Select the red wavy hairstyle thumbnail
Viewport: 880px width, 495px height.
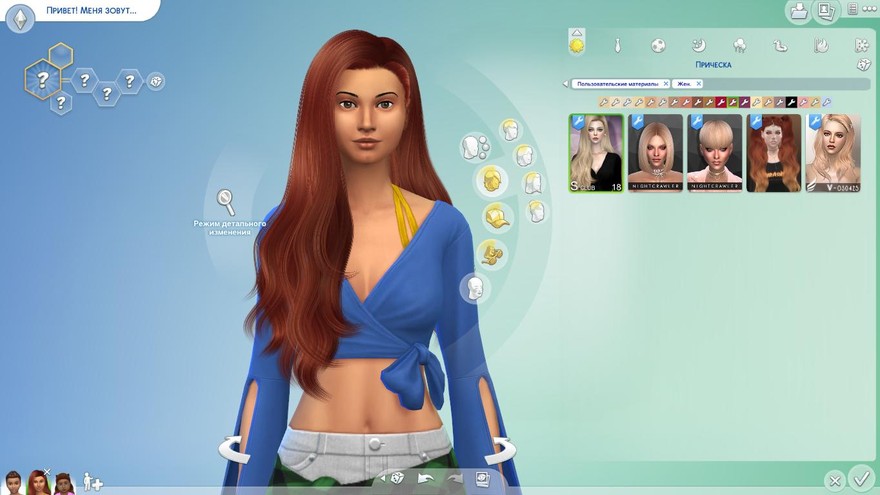774,153
